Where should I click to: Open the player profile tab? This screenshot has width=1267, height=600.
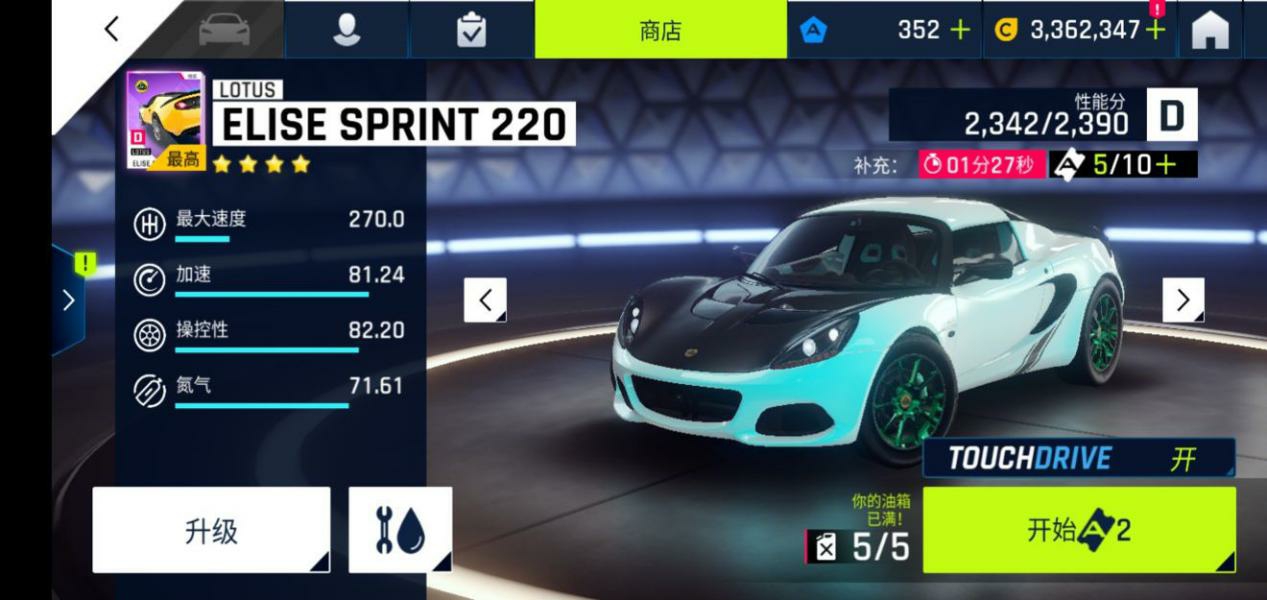(346, 30)
